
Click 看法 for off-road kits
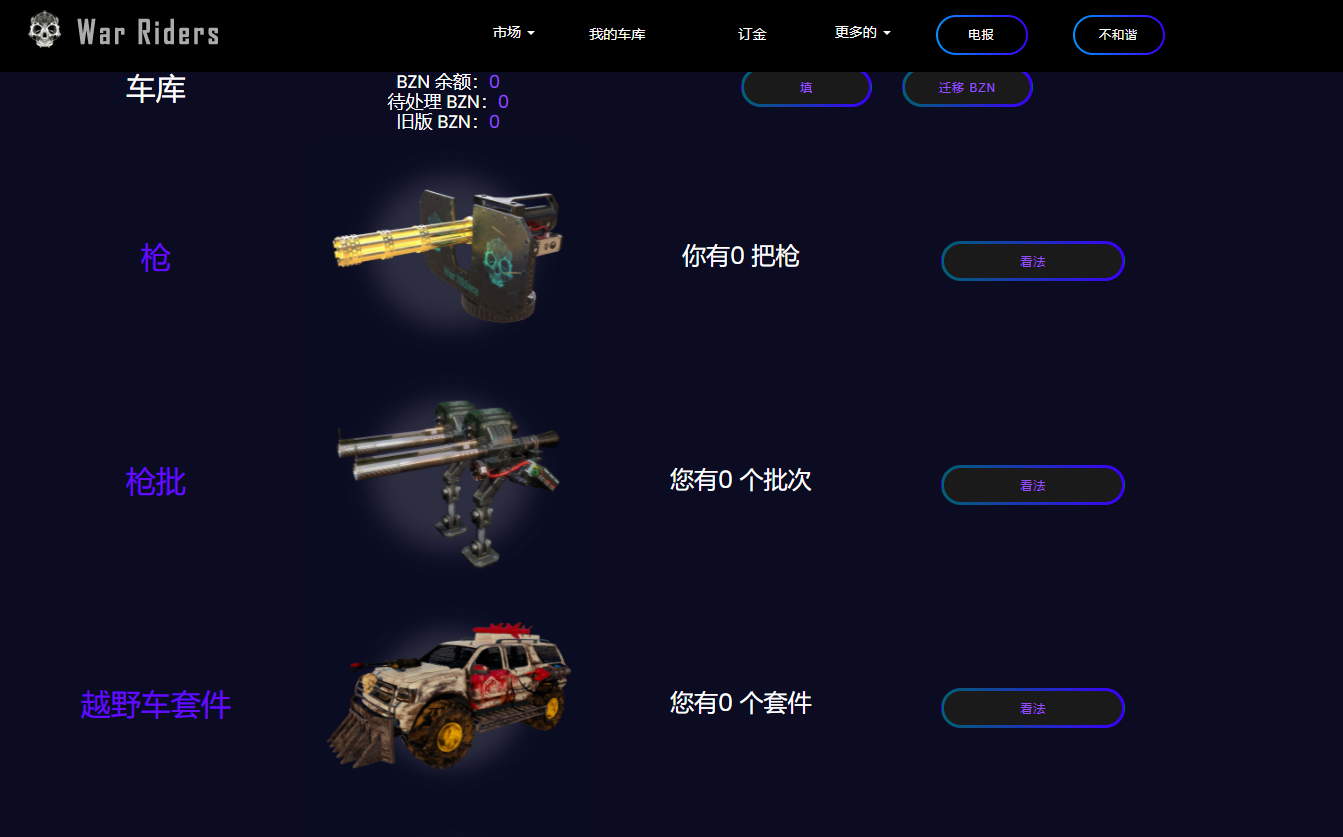pyautogui.click(x=1032, y=707)
